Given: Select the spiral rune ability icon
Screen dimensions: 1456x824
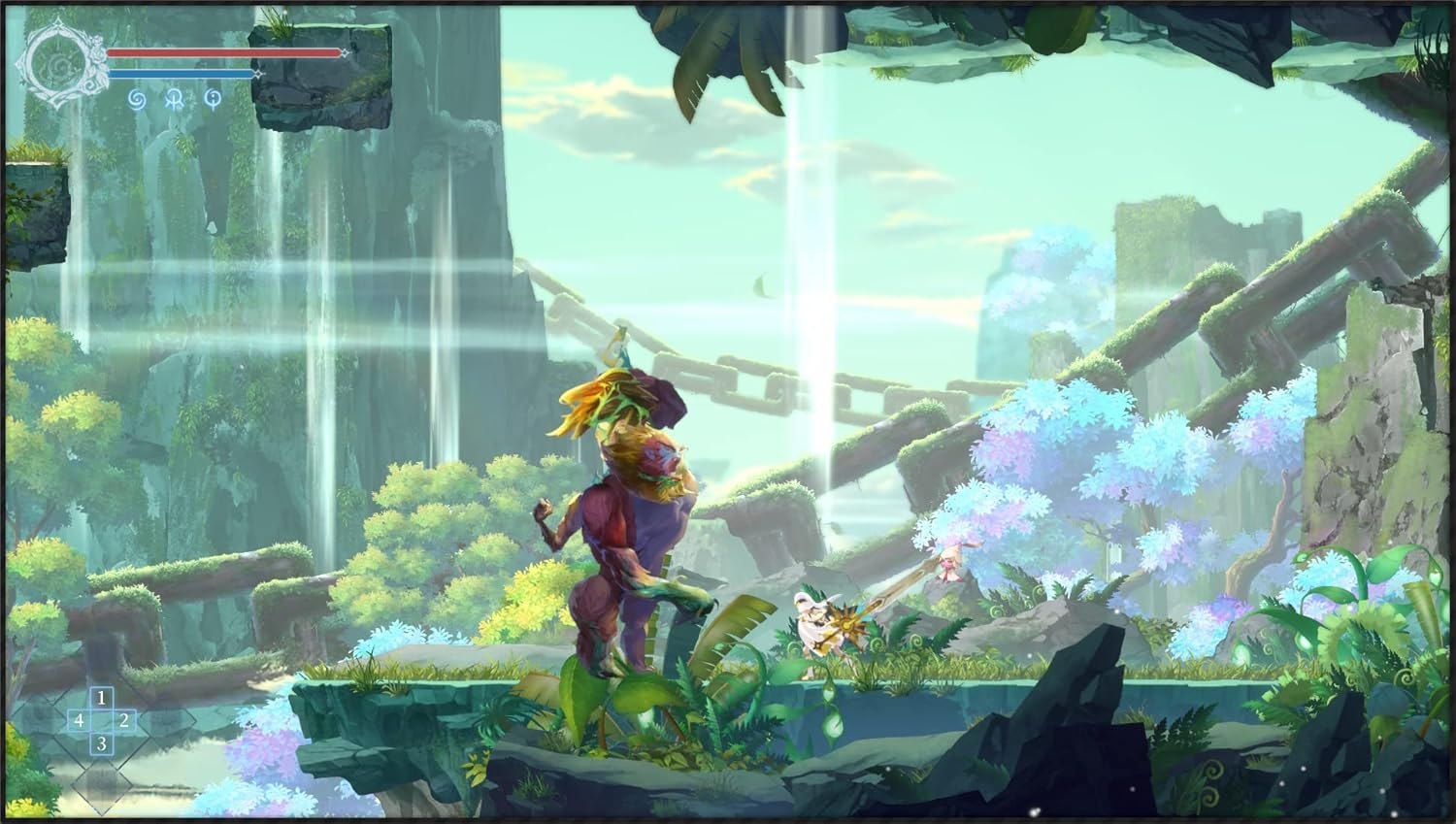Looking at the screenshot, I should pos(138,99).
